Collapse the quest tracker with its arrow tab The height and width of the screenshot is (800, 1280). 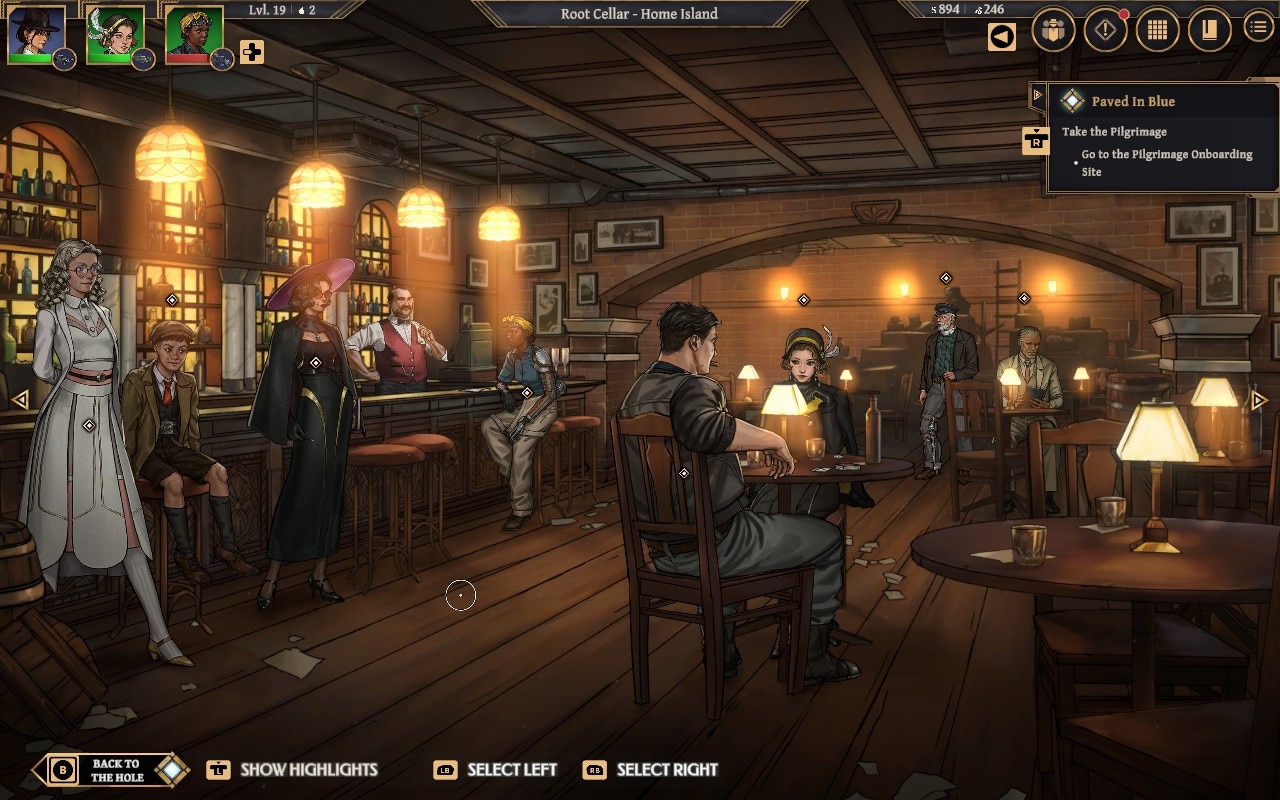(1037, 96)
